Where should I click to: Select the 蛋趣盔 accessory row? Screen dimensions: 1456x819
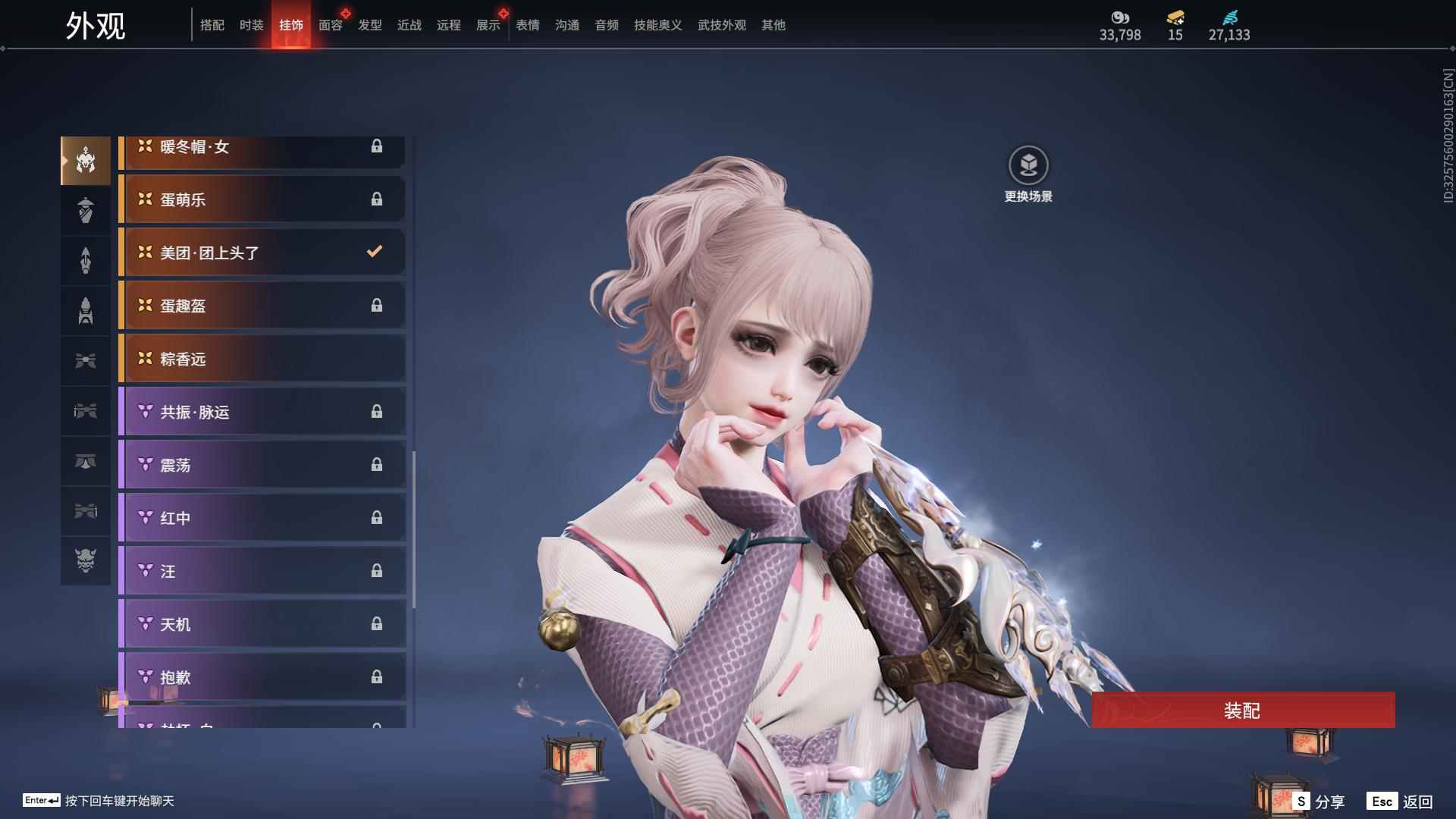pyautogui.click(x=262, y=306)
